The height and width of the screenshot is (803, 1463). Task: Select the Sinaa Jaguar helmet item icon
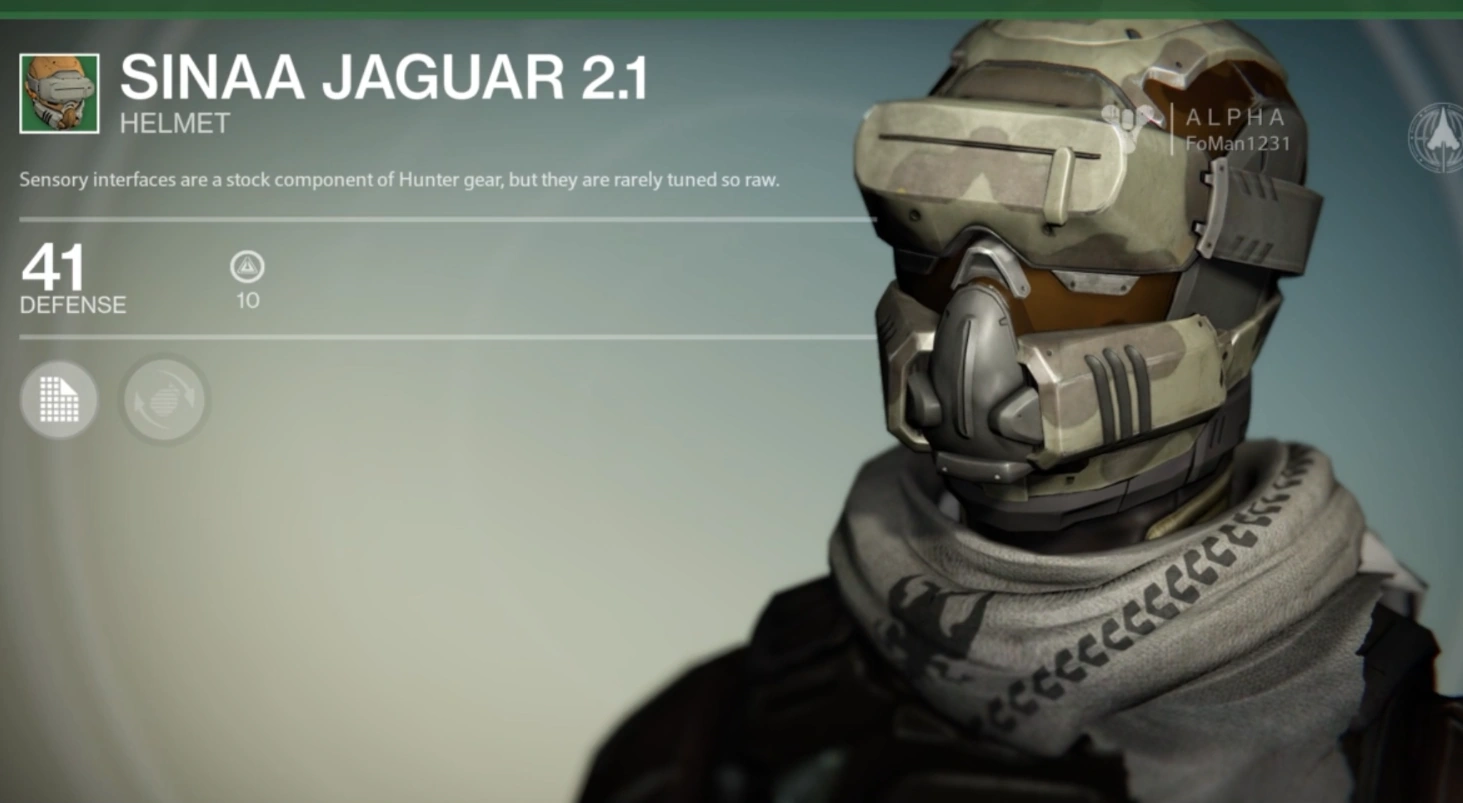[60, 90]
